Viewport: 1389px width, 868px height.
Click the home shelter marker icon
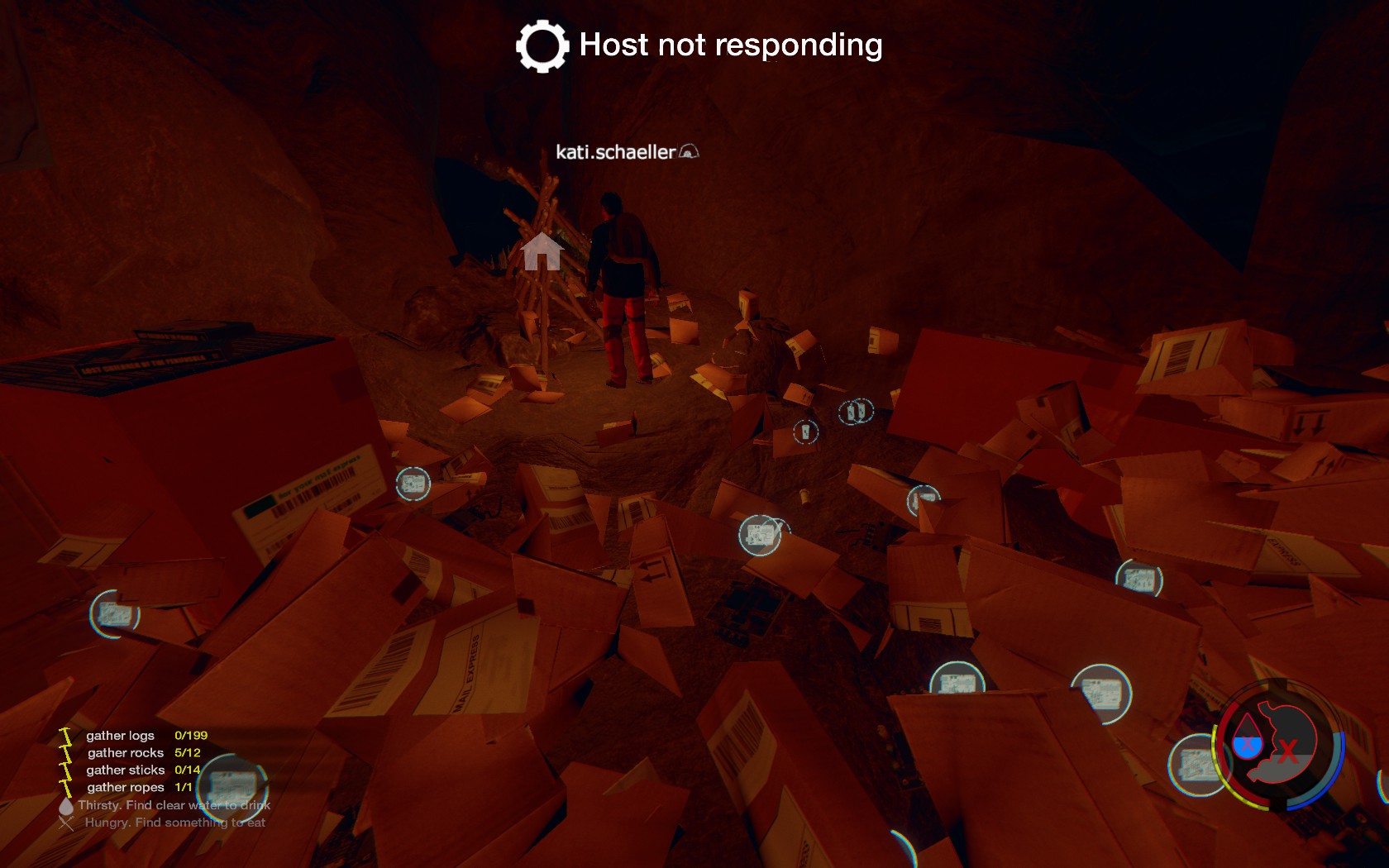pos(542,251)
